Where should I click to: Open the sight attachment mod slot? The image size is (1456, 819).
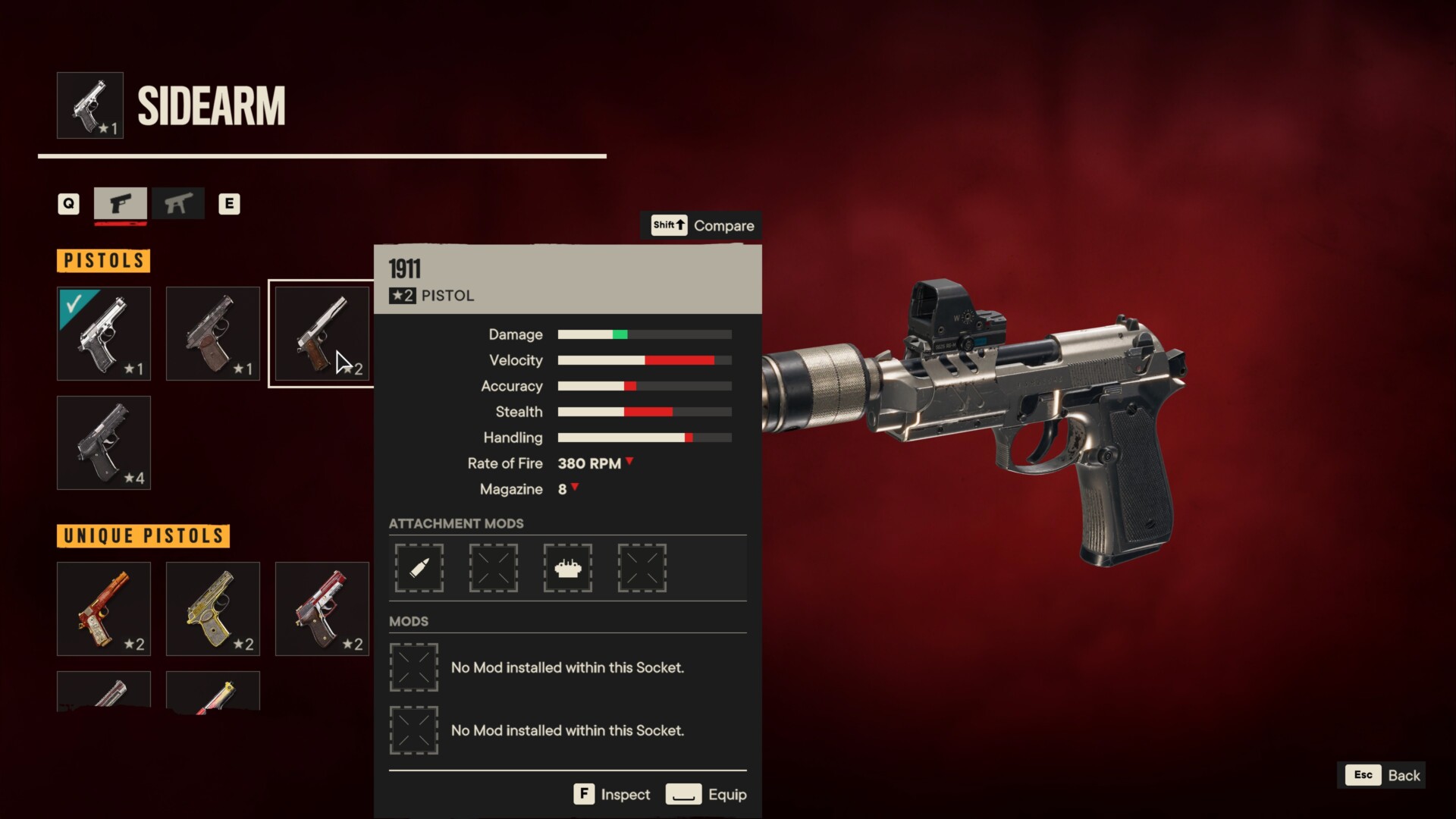(568, 568)
